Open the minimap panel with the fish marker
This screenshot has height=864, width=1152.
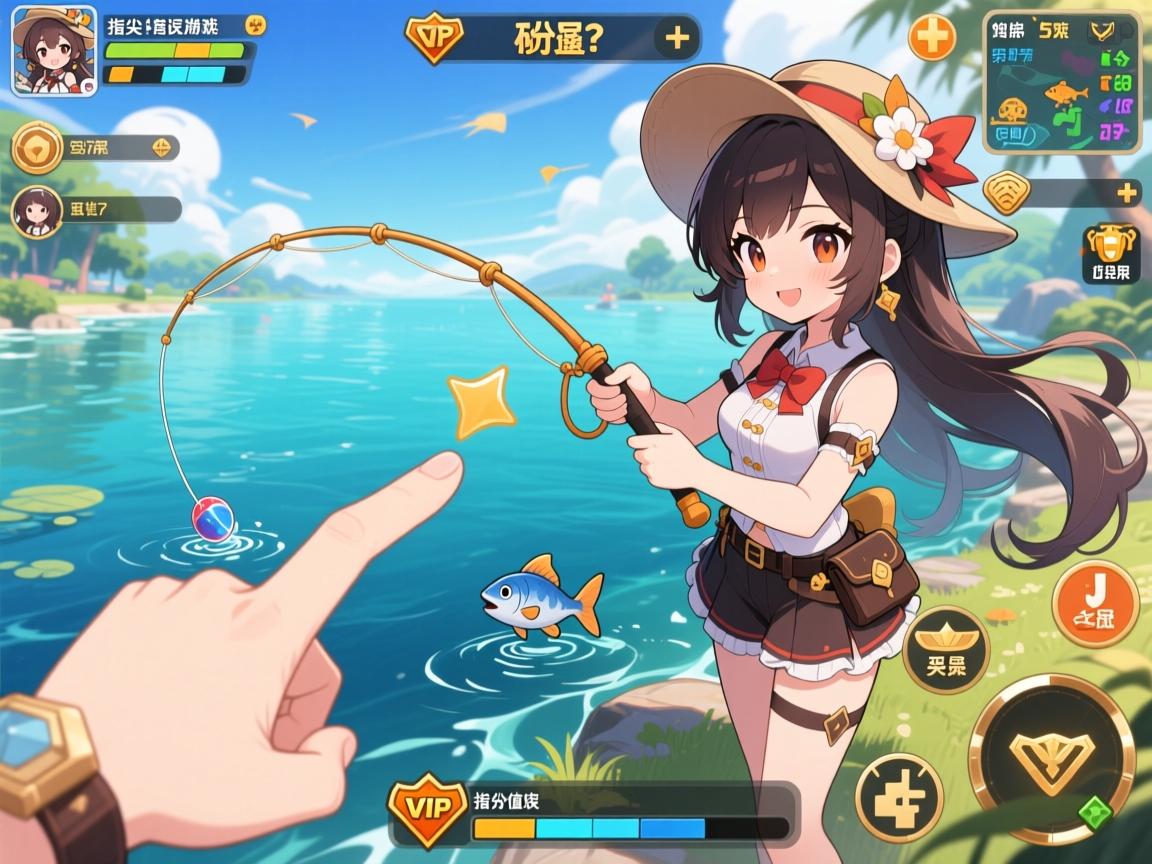1063,82
